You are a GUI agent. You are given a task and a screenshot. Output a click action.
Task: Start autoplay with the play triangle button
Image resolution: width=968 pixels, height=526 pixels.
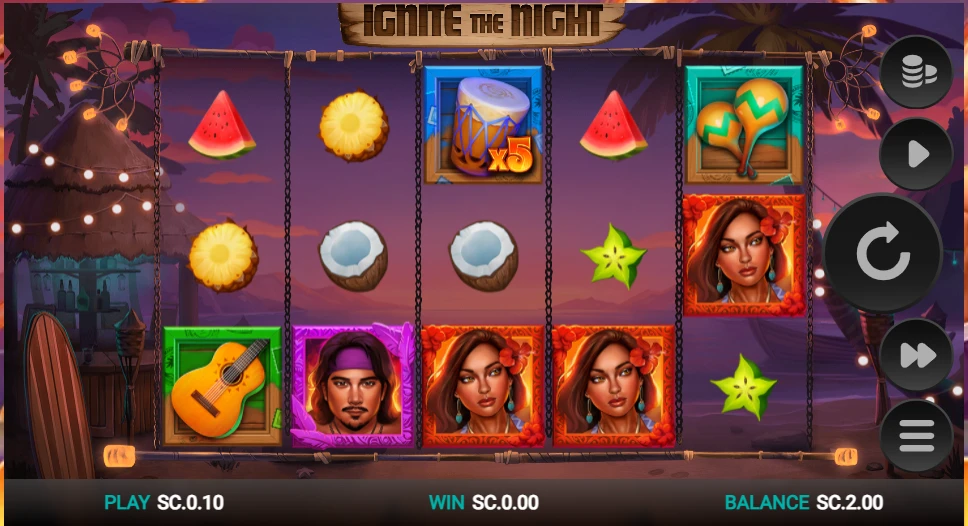coord(916,154)
